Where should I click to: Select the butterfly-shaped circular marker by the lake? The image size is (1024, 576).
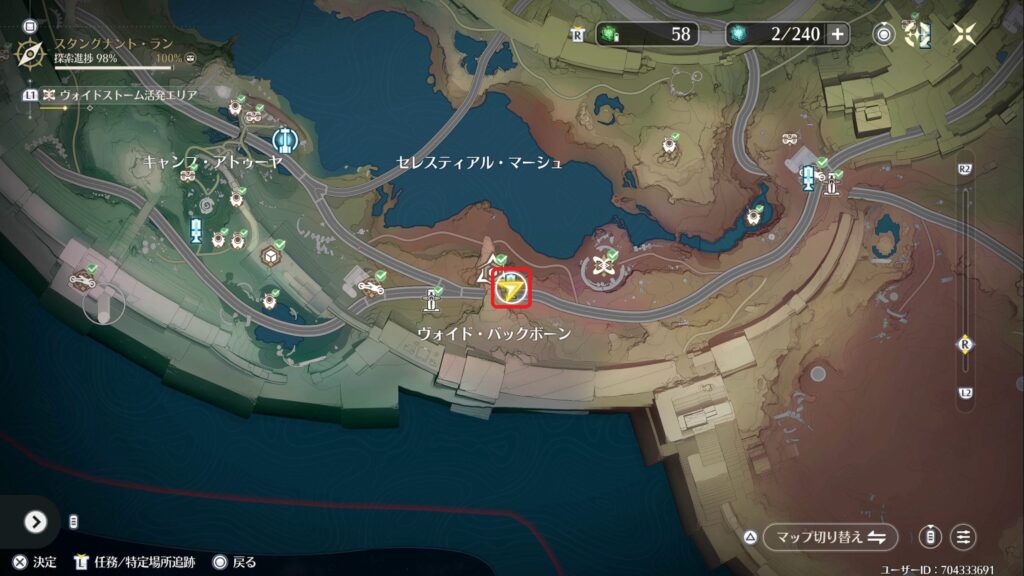coord(601,267)
